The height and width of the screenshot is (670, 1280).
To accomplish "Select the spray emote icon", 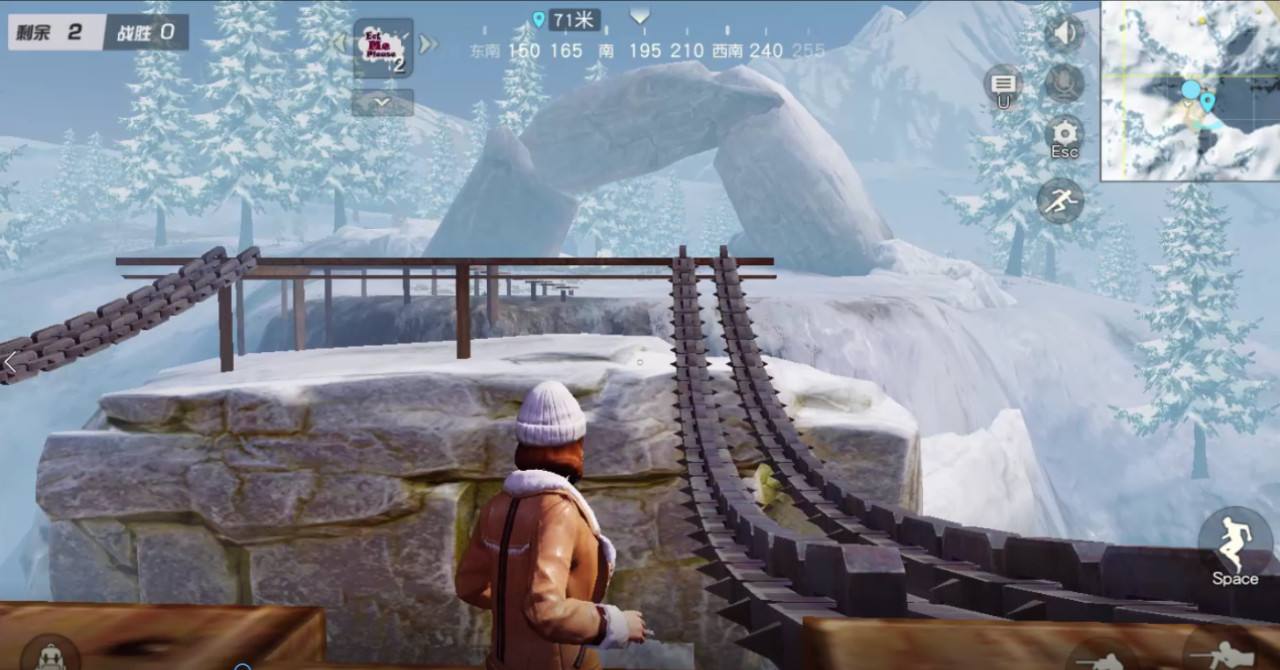I will coord(383,48).
